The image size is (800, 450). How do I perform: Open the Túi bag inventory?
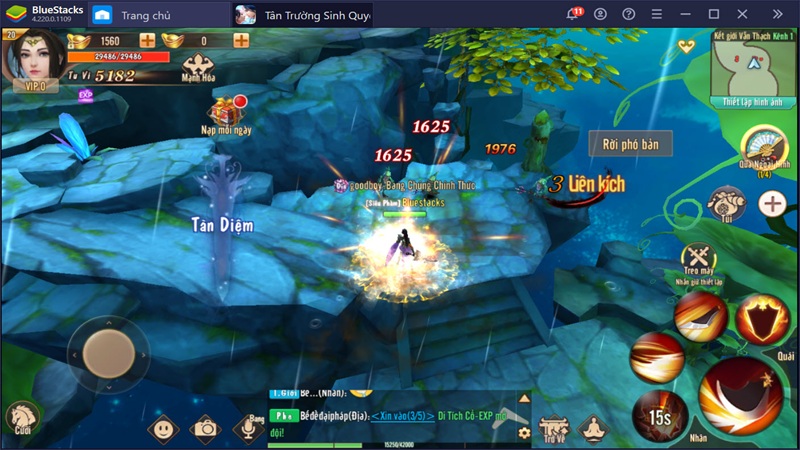[726, 203]
